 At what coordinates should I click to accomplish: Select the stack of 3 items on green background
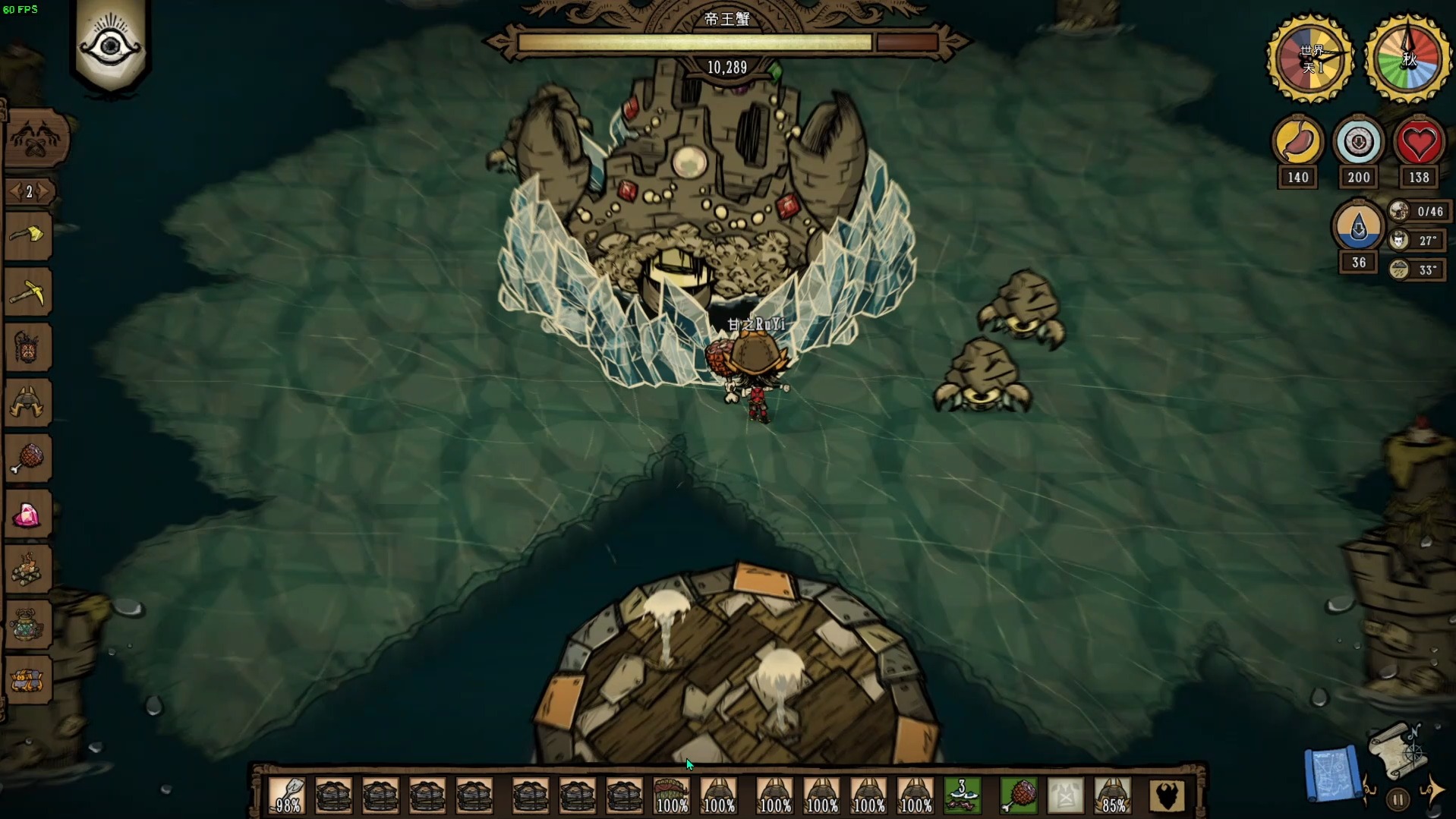[963, 795]
